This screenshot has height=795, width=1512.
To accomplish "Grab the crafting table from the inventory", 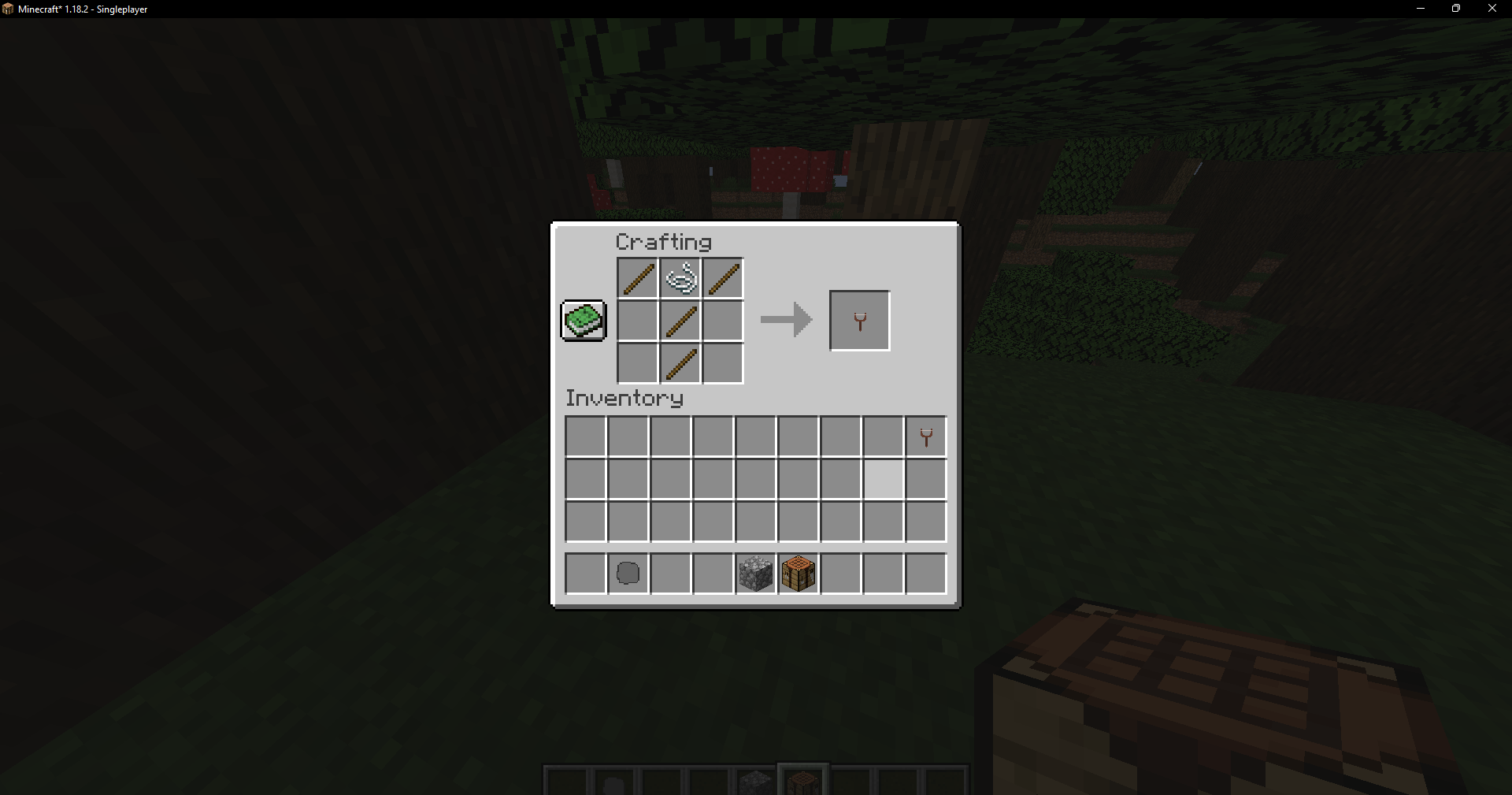I will click(x=798, y=573).
